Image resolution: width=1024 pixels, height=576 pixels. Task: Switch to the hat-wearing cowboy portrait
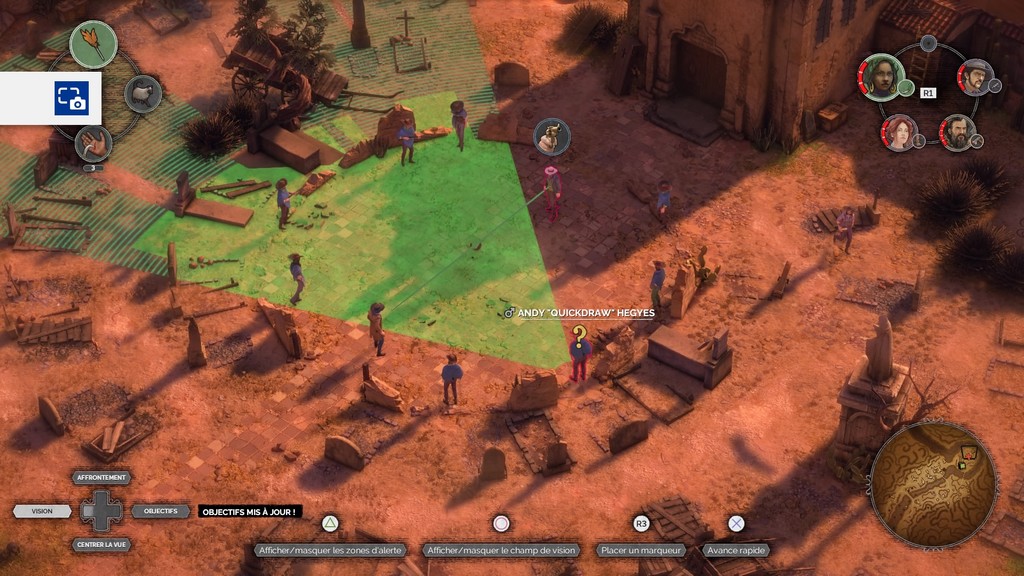pyautogui.click(x=976, y=76)
